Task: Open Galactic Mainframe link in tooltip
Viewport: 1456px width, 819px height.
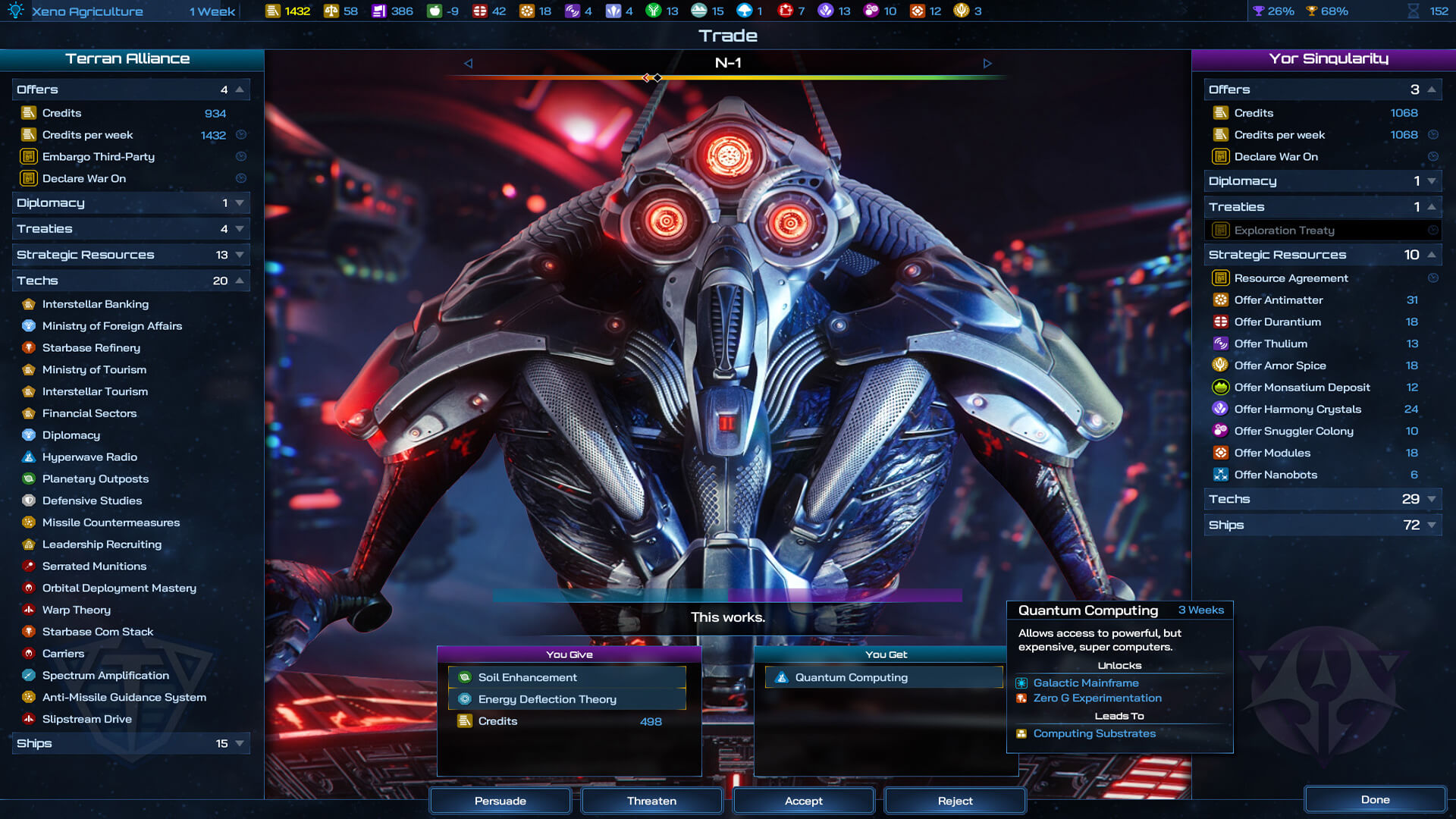Action: 1085,683
